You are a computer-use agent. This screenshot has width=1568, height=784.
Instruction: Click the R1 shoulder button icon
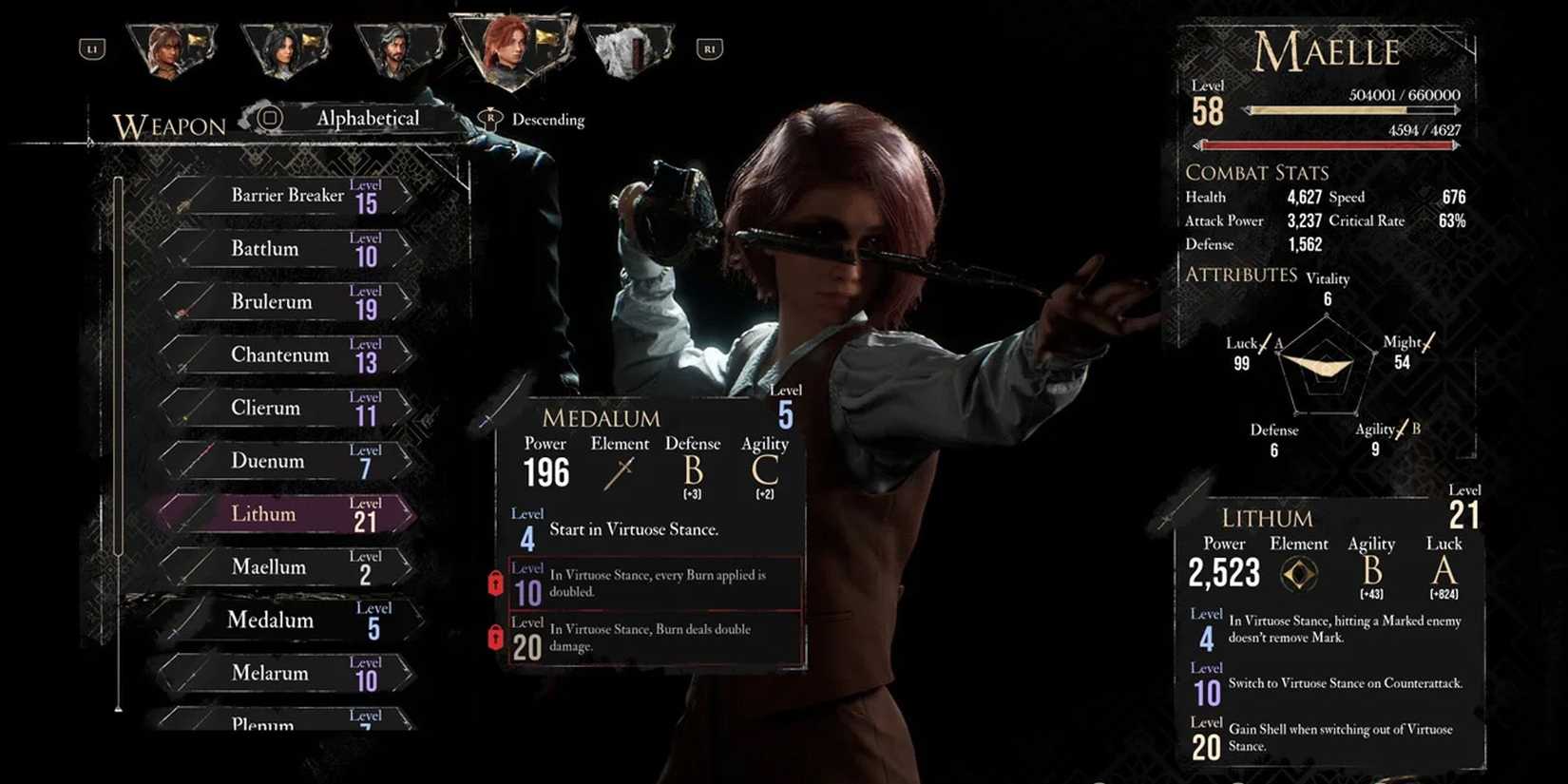pos(709,48)
